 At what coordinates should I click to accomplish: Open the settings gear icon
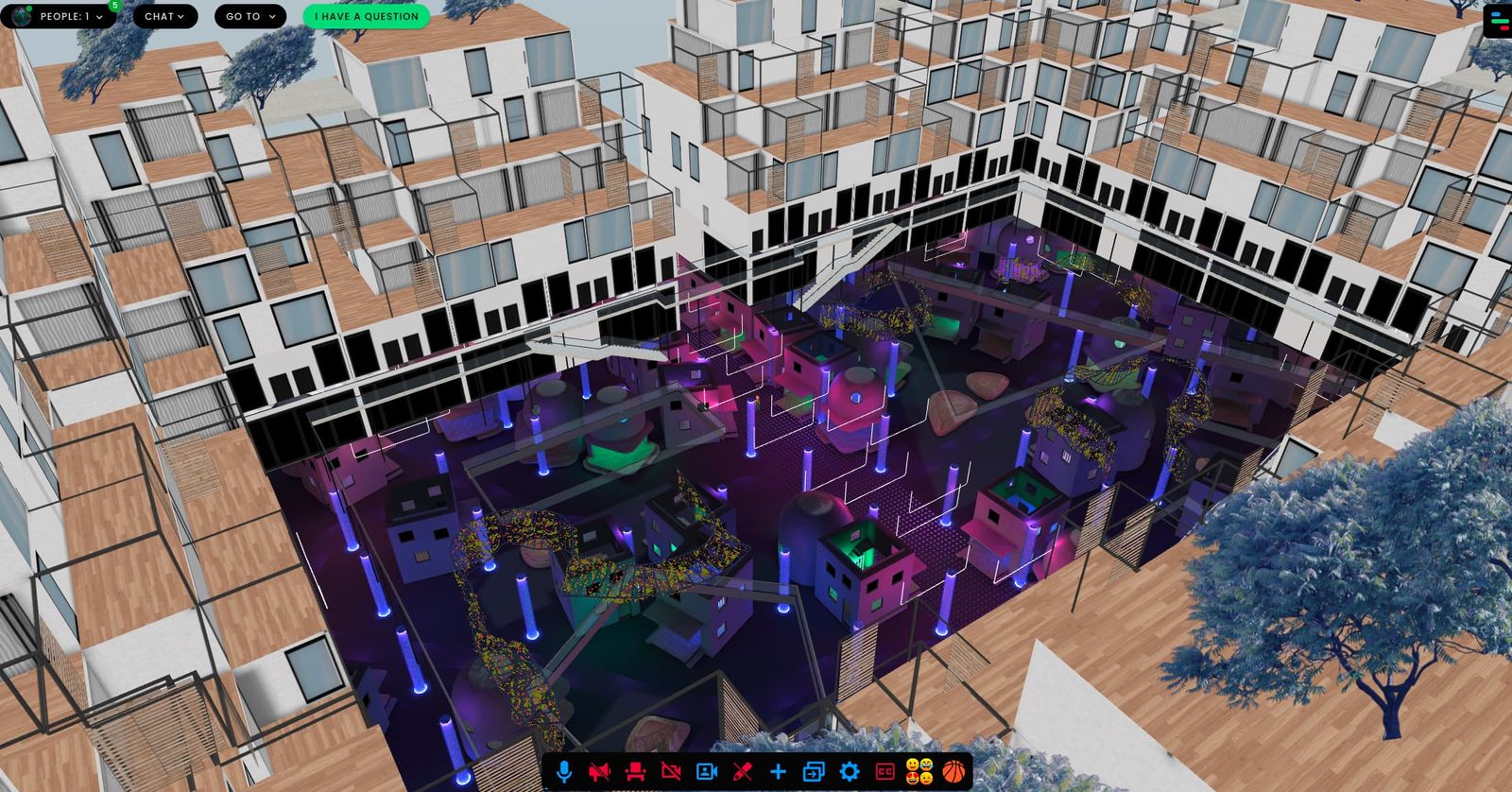coord(849,771)
